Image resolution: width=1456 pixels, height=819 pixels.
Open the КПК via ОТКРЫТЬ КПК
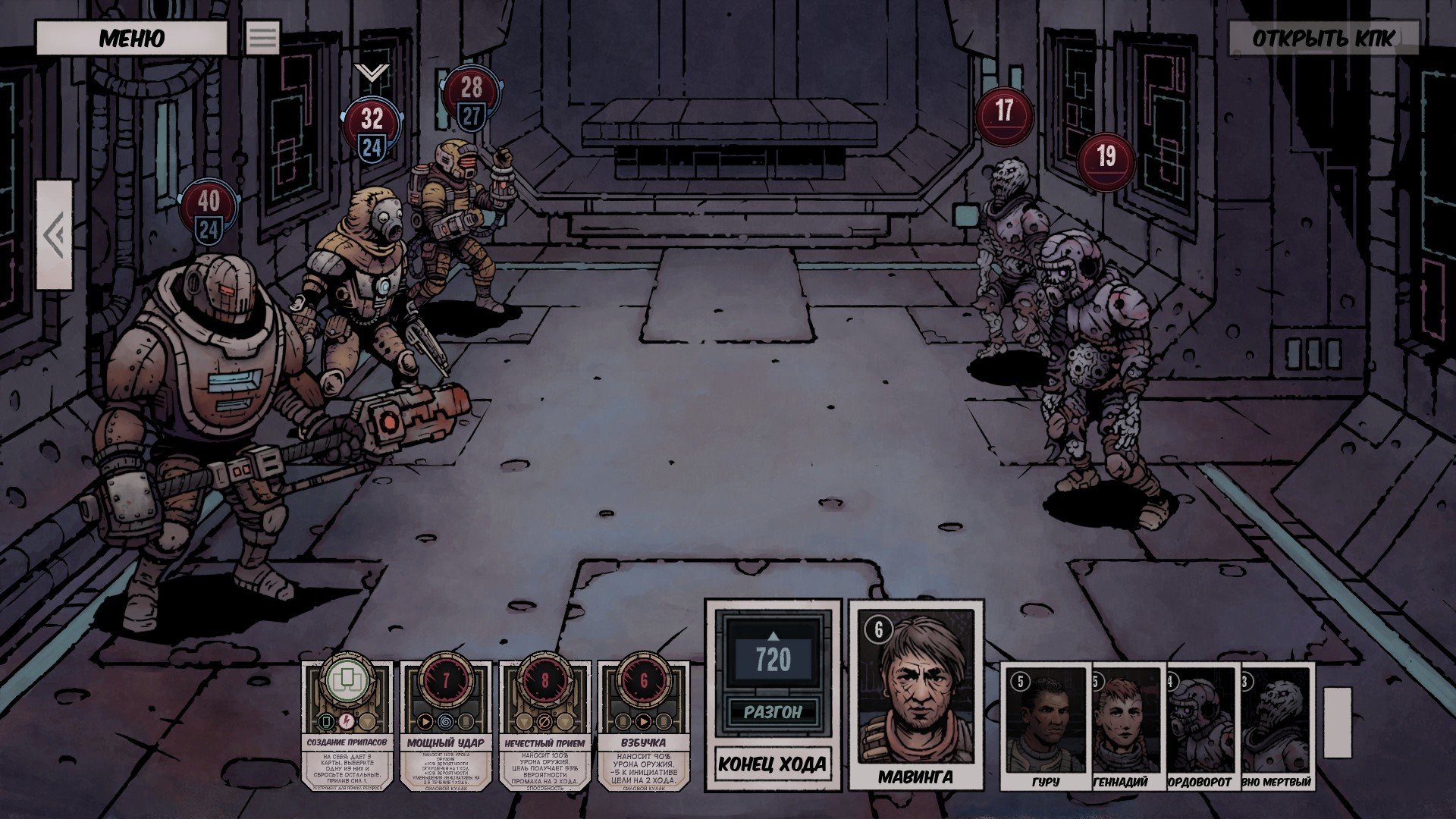pyautogui.click(x=1323, y=39)
